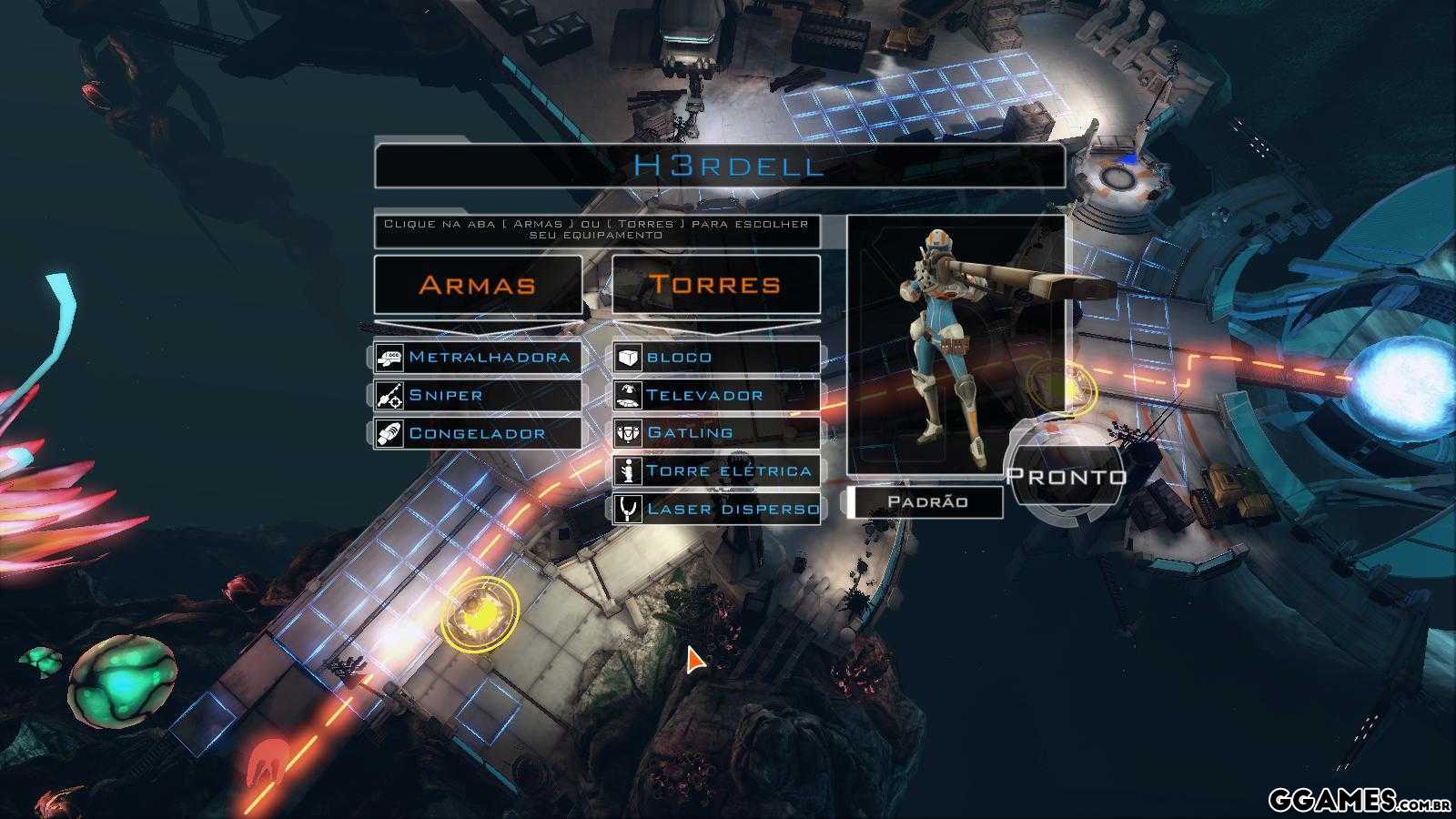1456x819 pixels.
Task: Select the Gatling tower
Action: (x=716, y=433)
